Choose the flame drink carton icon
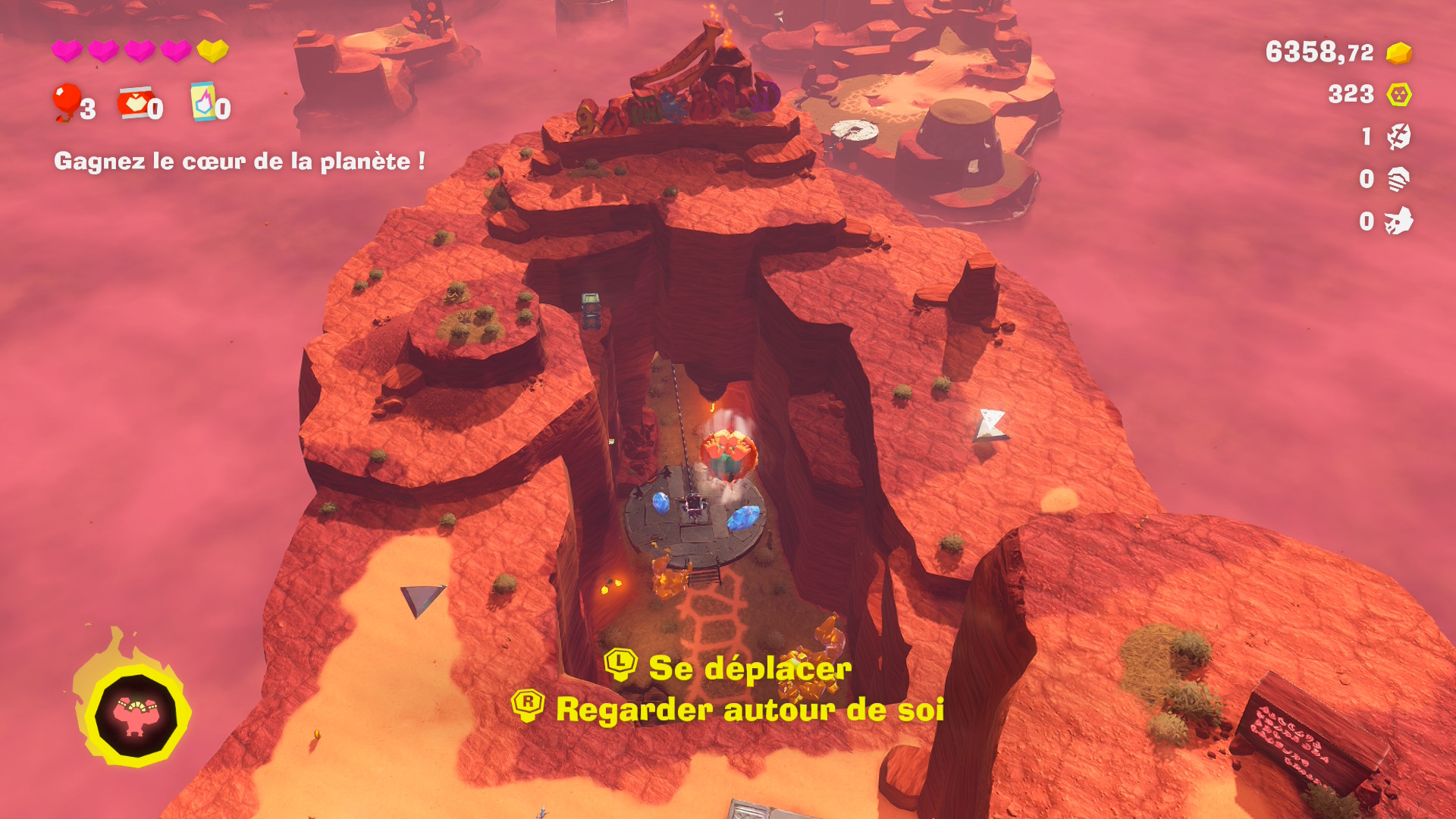 point(202,102)
